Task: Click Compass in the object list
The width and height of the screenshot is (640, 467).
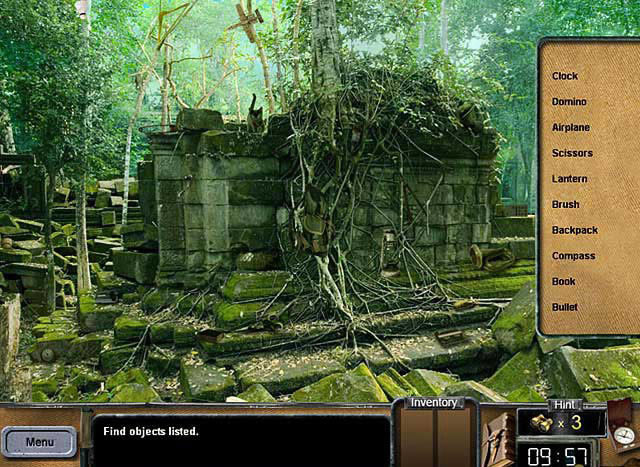Action: [x=573, y=256]
